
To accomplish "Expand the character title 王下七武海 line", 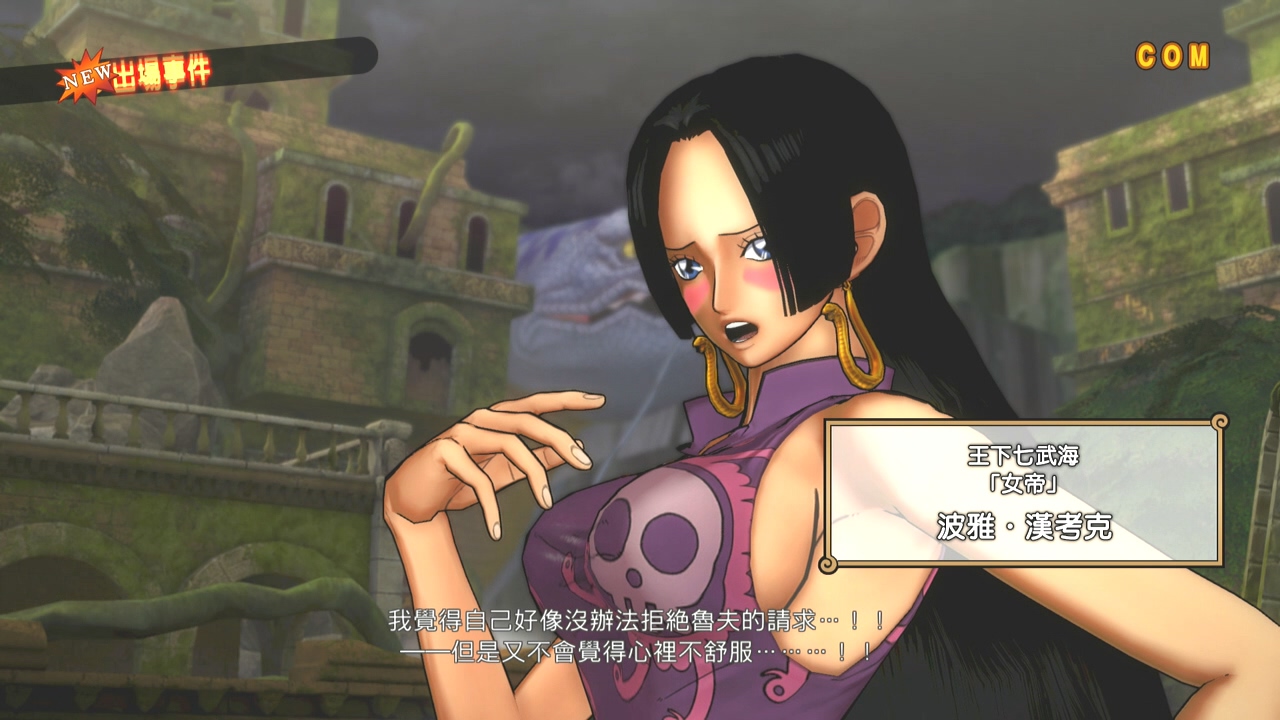I will click(1022, 458).
